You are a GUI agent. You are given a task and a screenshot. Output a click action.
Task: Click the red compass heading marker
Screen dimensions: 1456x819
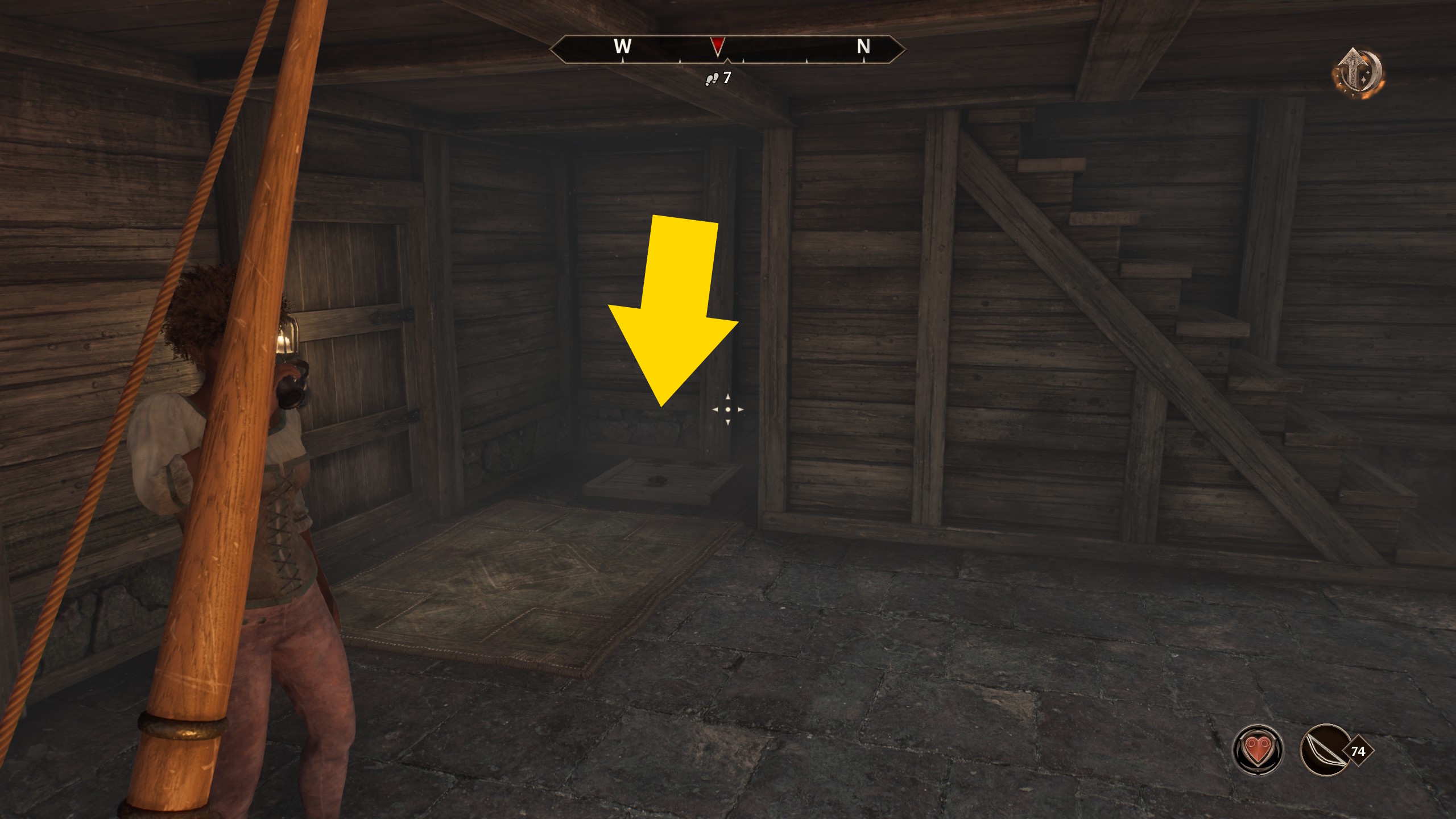718,45
